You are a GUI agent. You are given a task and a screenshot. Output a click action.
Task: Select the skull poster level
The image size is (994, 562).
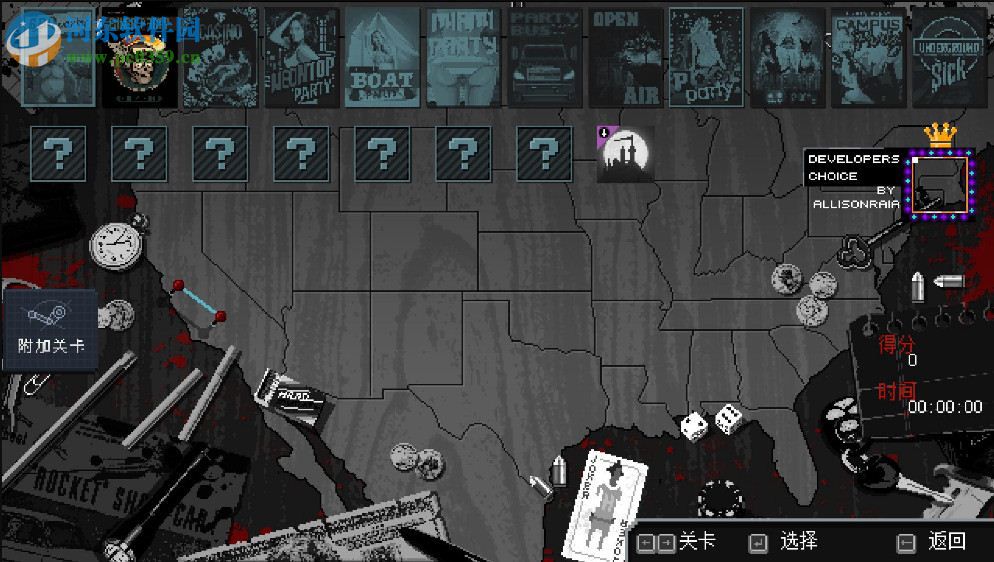(140, 57)
